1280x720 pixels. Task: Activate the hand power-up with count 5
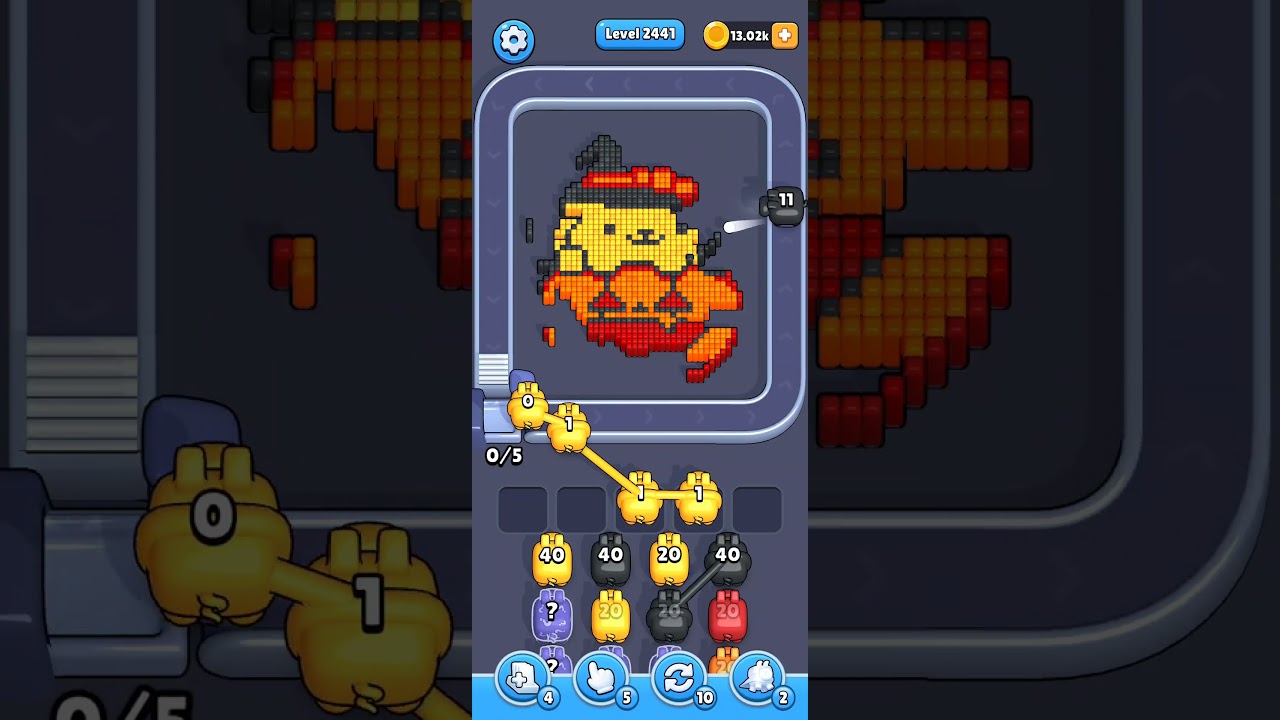tap(602, 678)
